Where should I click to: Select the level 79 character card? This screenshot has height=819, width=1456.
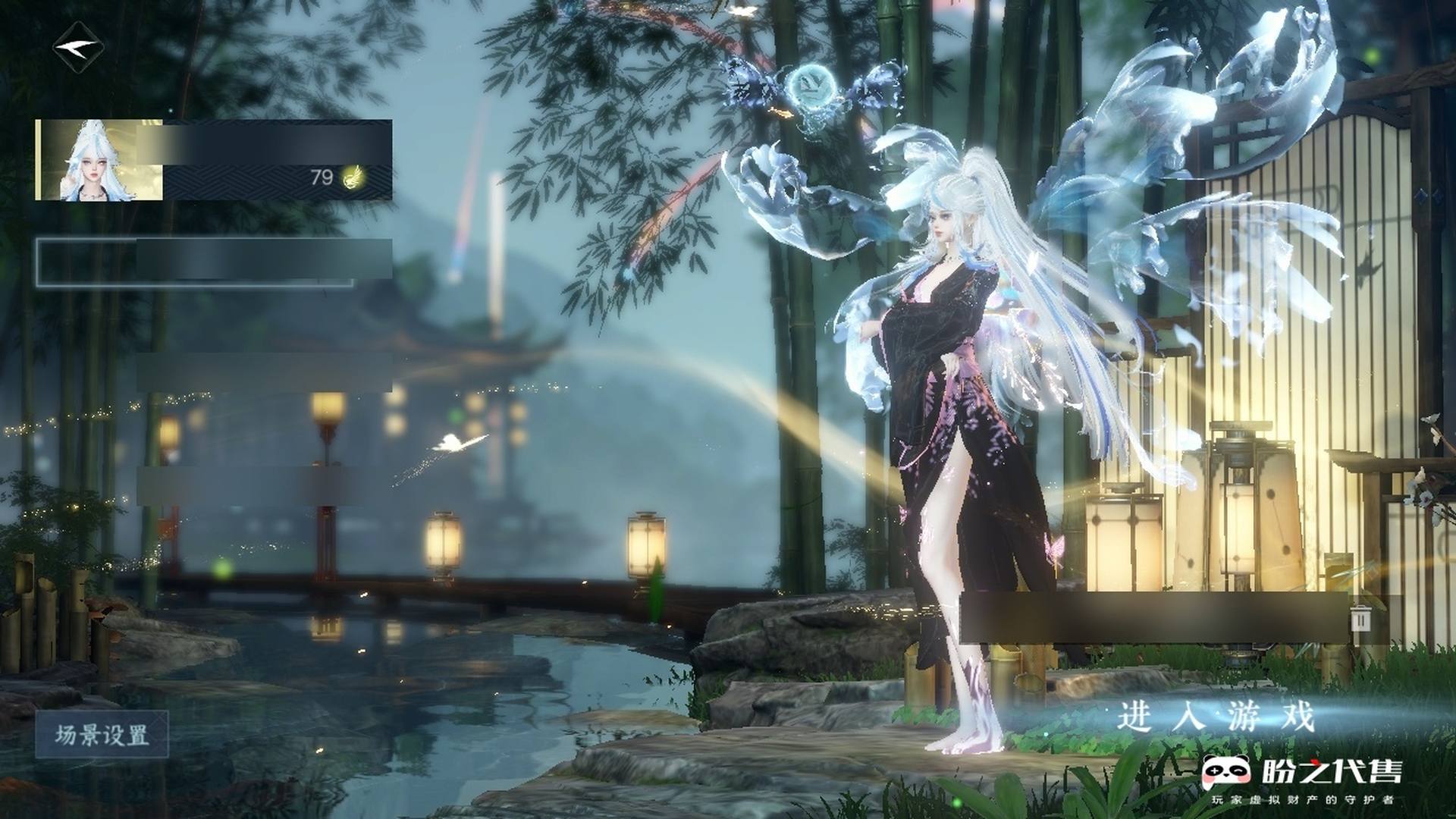pos(213,160)
